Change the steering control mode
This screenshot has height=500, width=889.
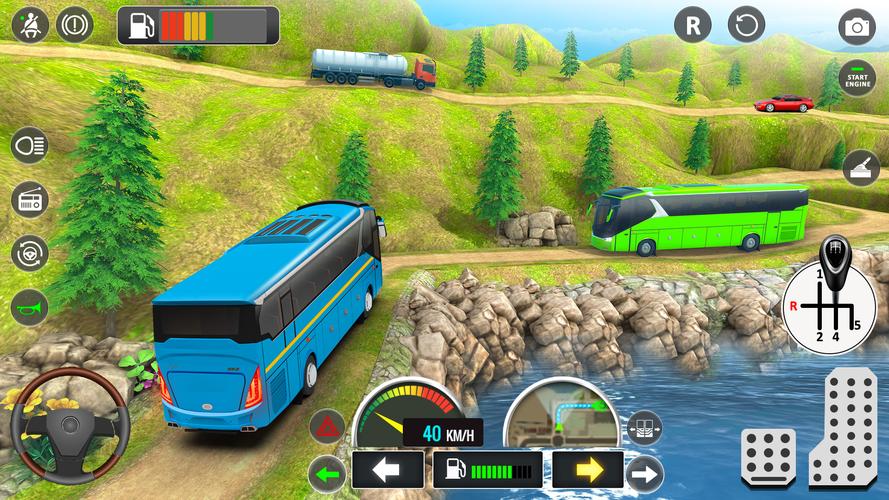click(x=29, y=252)
